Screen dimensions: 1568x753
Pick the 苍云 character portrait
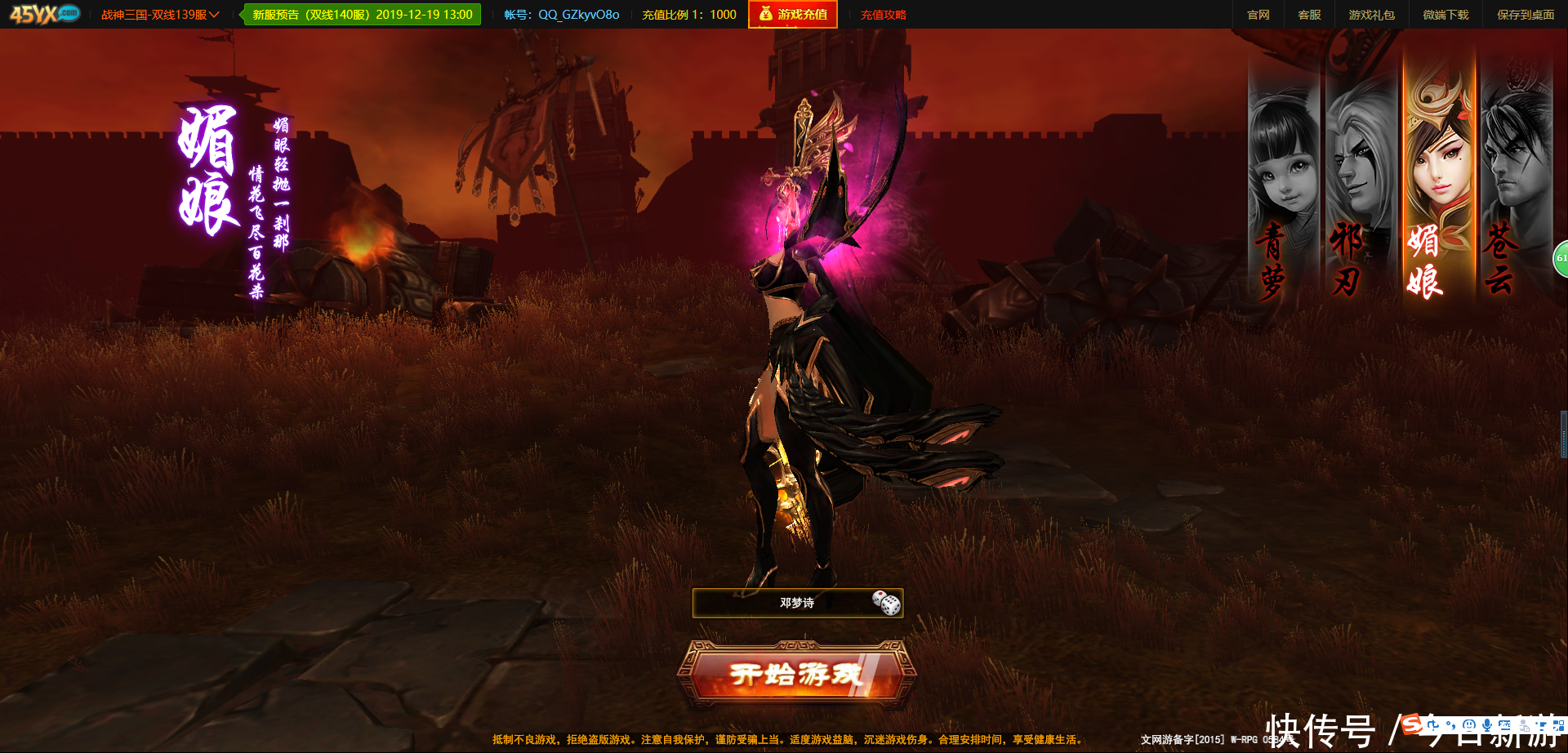(1516, 188)
